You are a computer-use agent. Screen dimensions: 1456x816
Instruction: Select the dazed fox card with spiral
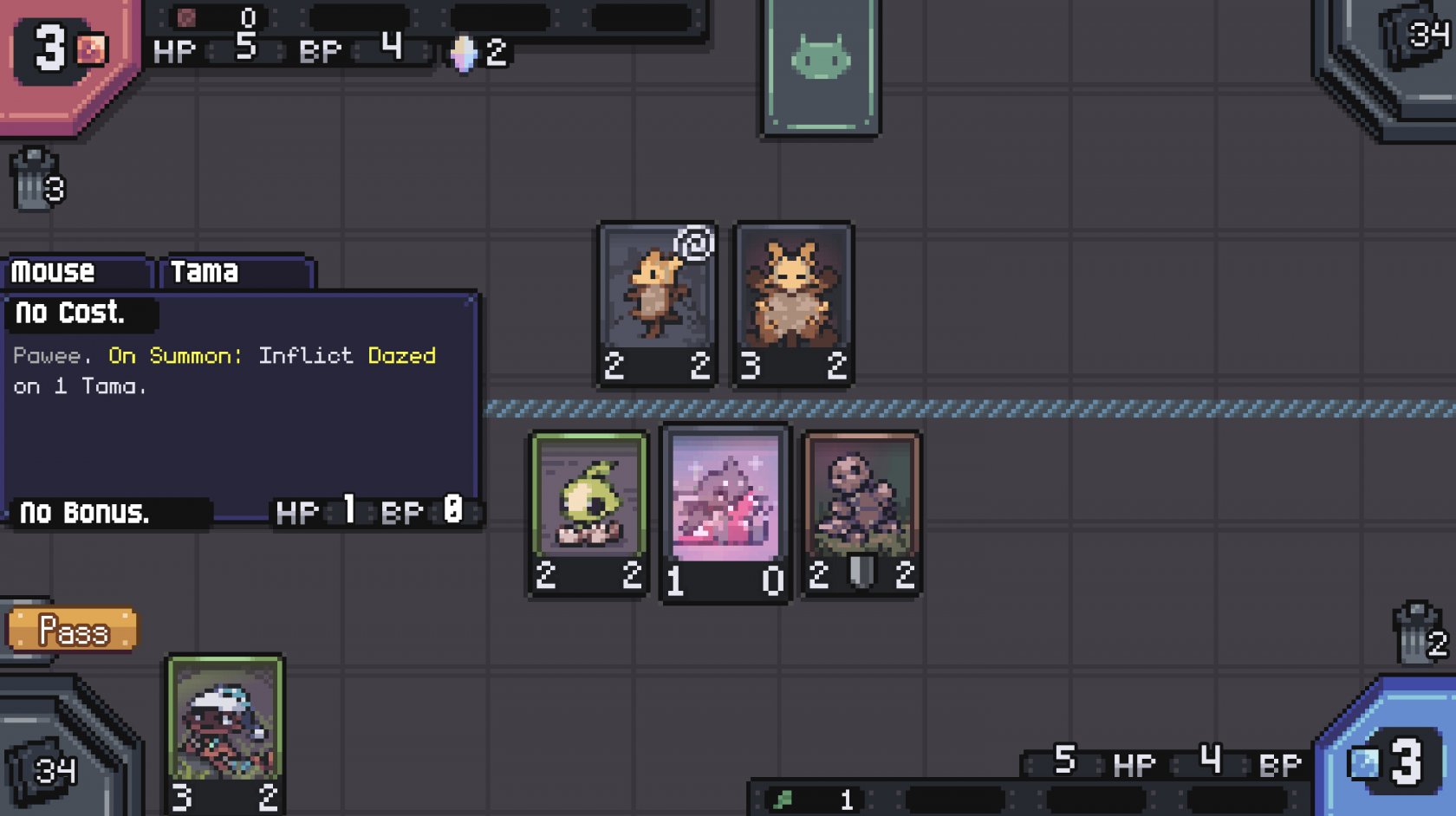(x=657, y=303)
